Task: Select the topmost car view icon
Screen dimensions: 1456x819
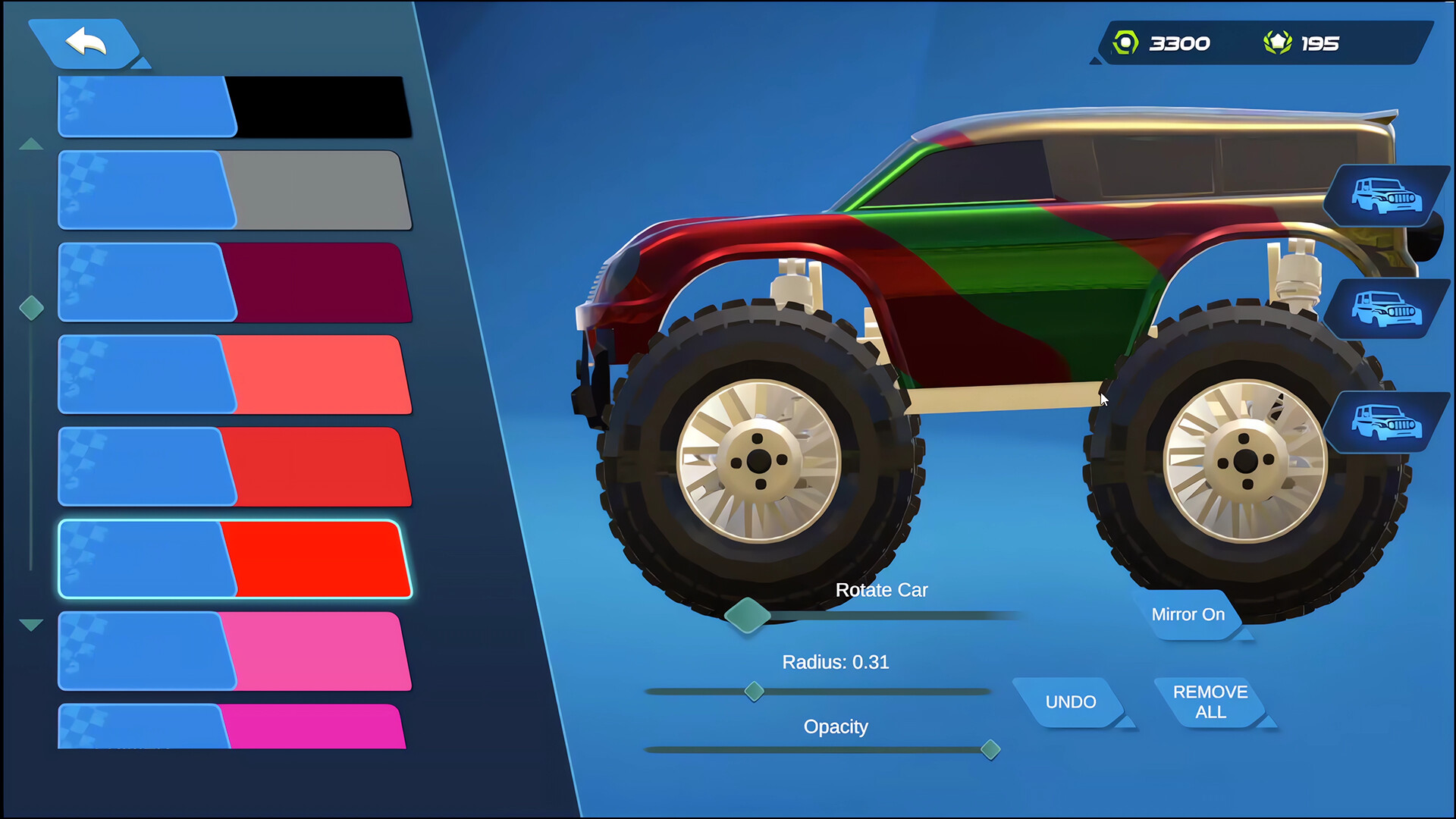Action: tap(1390, 196)
